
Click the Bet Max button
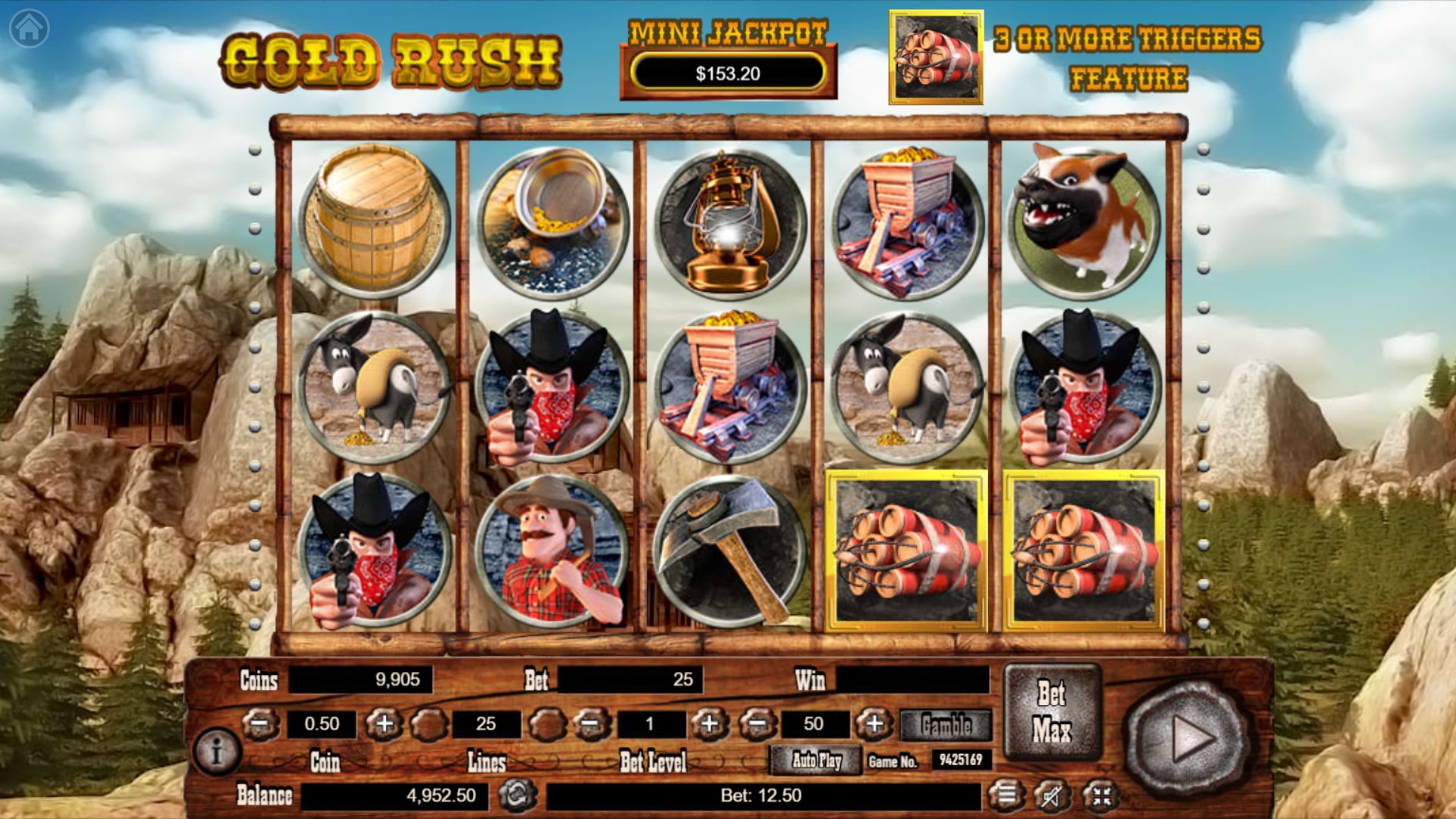(1052, 711)
